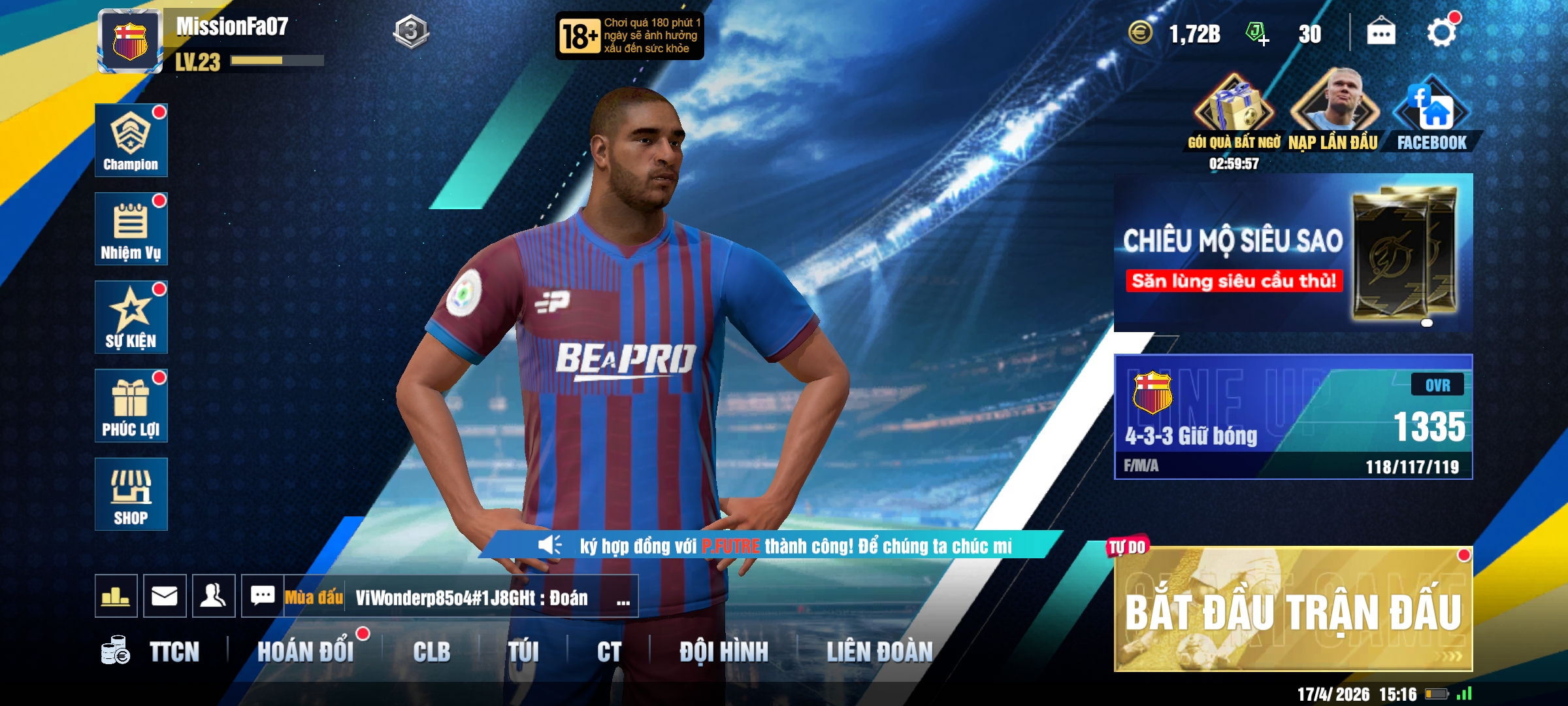Open the CLB club tab
Screen dimensions: 1568x706
[431, 652]
